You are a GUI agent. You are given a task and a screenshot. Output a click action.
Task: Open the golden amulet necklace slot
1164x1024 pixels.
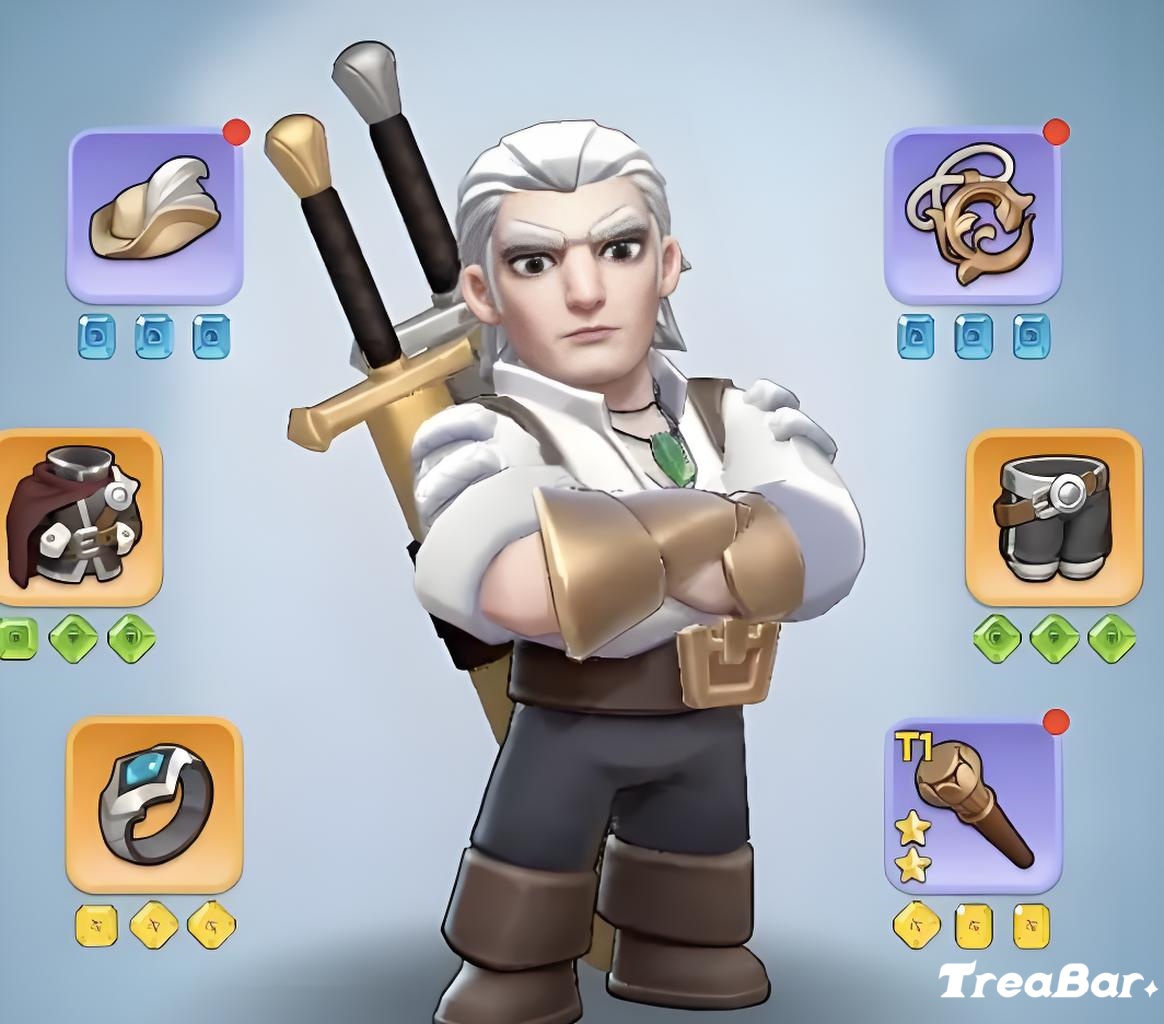tap(972, 215)
